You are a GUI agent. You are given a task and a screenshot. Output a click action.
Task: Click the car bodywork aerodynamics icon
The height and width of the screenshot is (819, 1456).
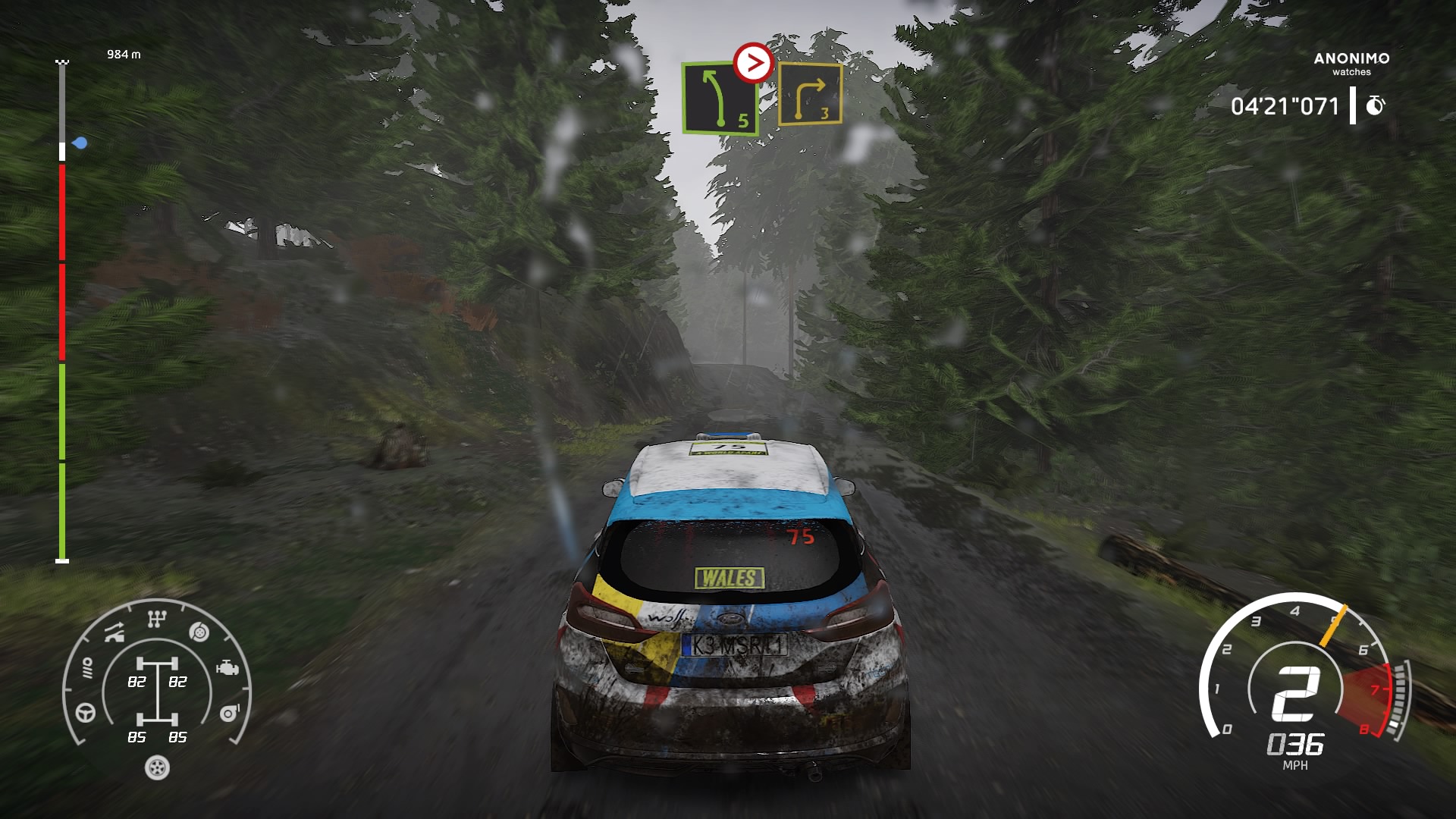pyautogui.click(x=115, y=632)
